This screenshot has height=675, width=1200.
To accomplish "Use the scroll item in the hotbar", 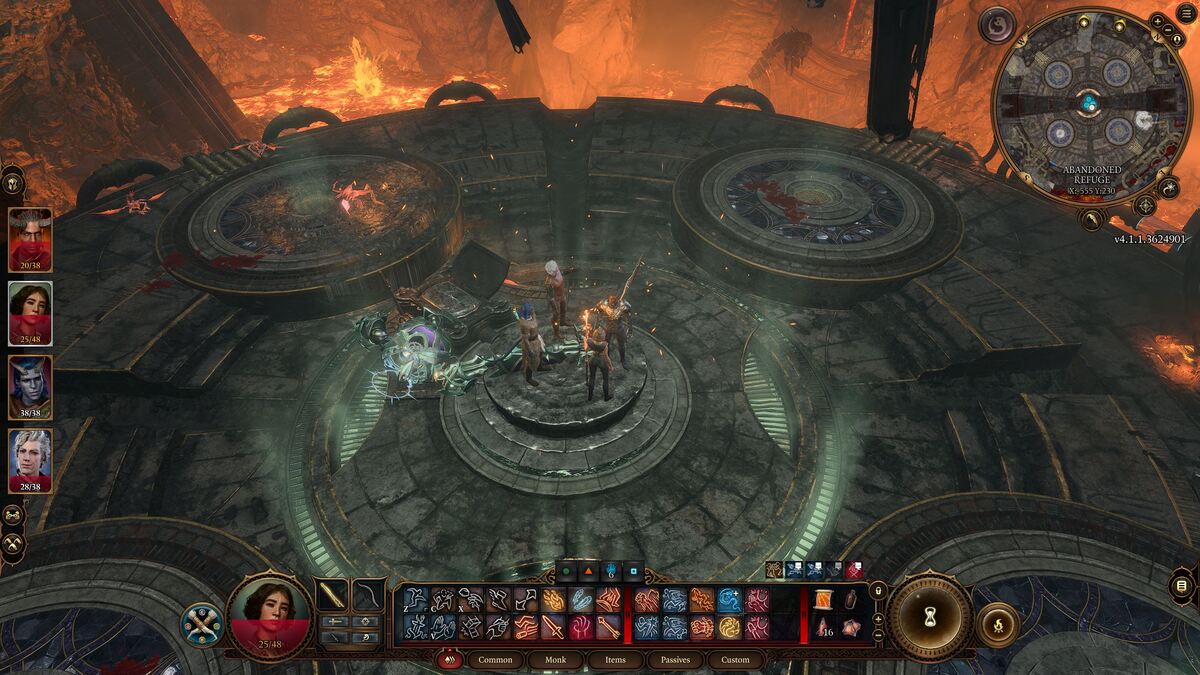I will click(823, 599).
